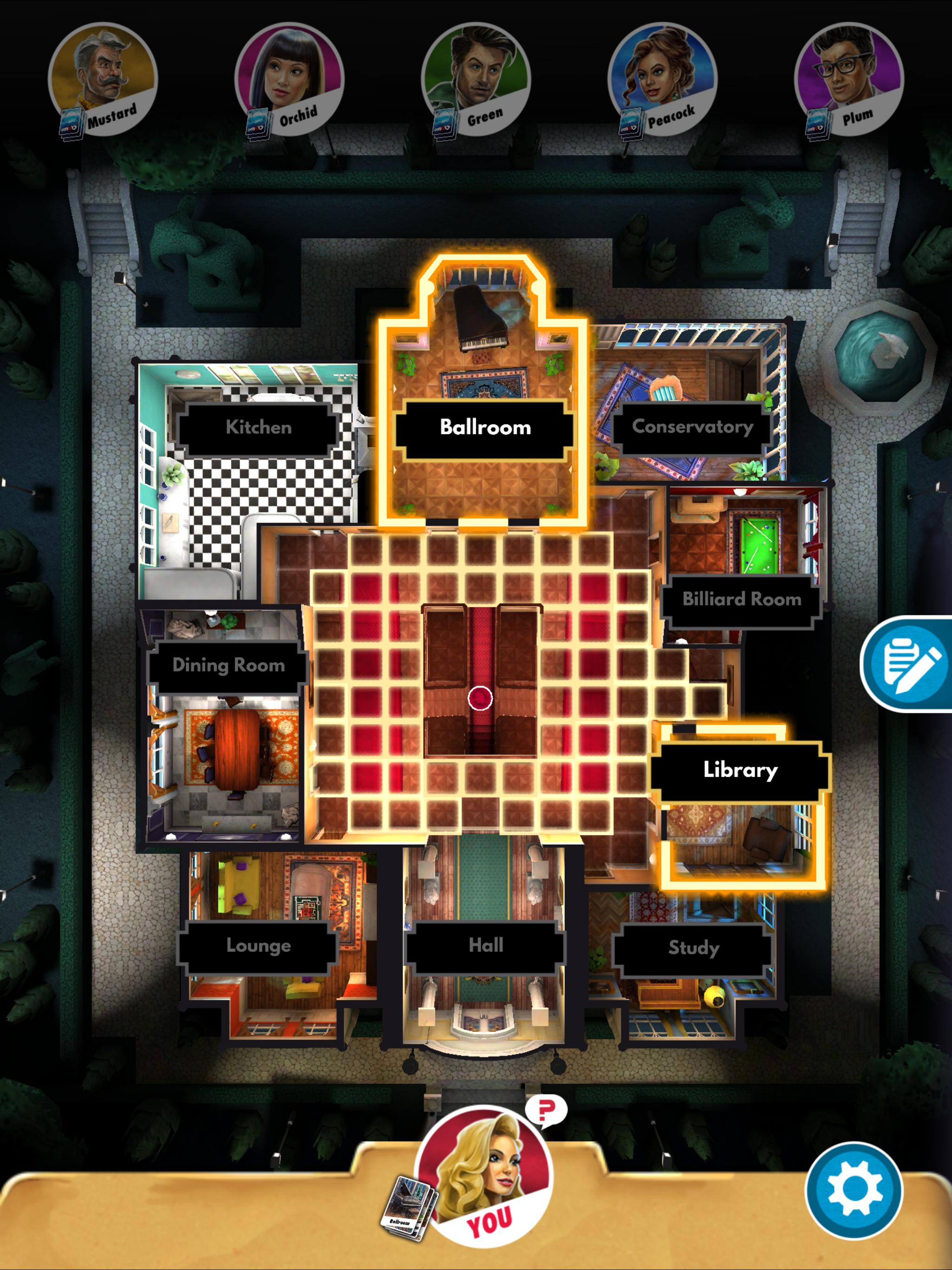
Task: Tap the red question mark bubble
Action: 545,1111
